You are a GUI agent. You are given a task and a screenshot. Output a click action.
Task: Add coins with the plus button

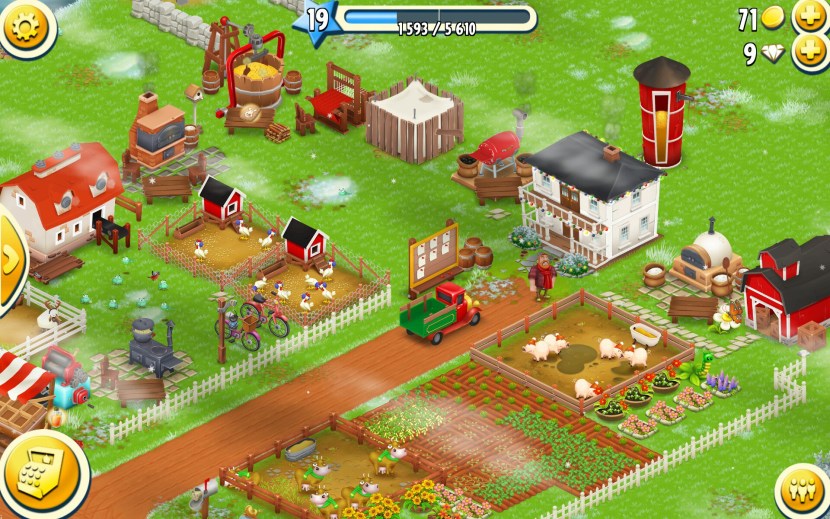[811, 17]
